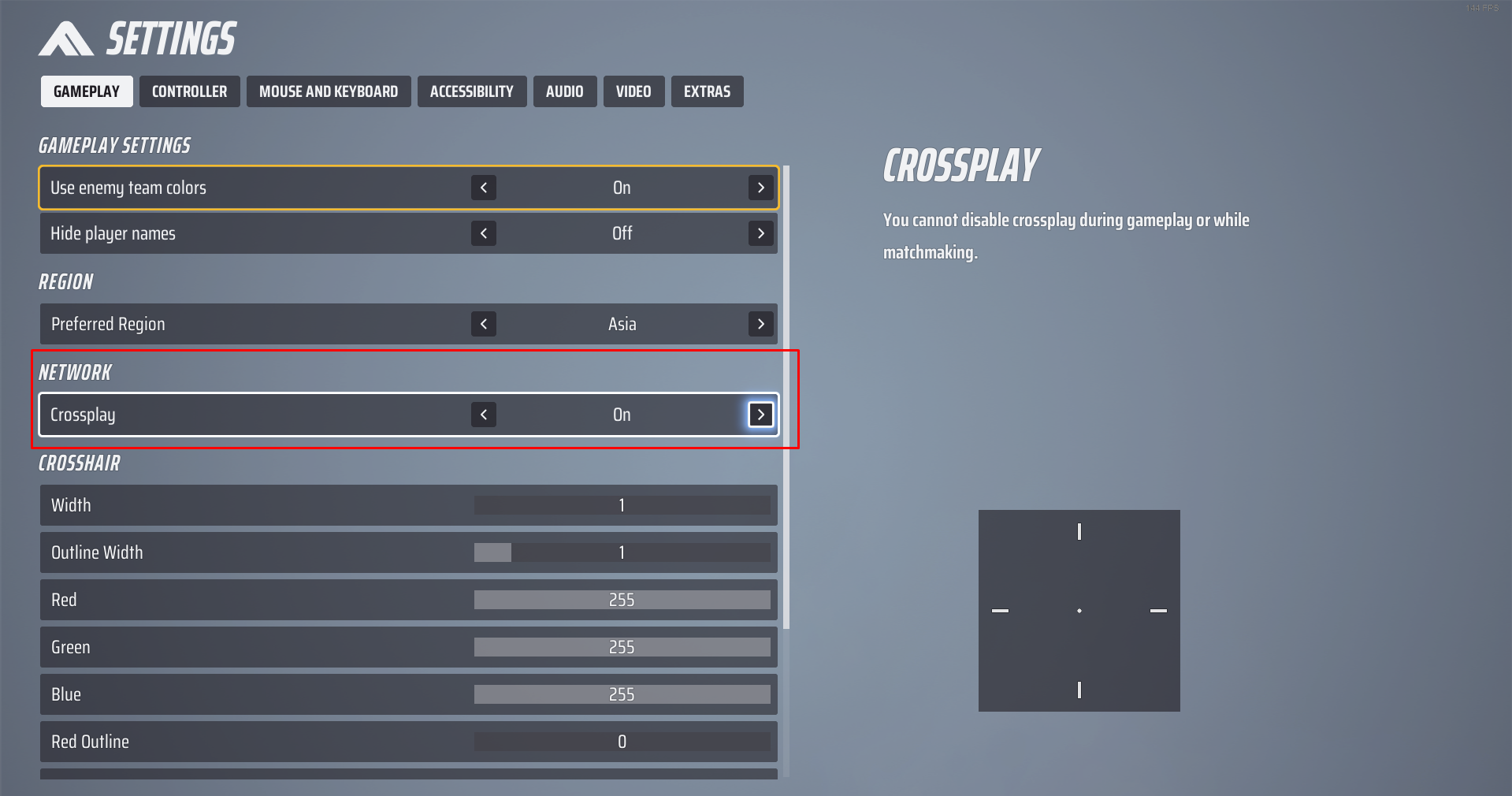Viewport: 1512px width, 796px height.
Task: Click the left arrow on Use enemy team colors
Action: click(483, 188)
